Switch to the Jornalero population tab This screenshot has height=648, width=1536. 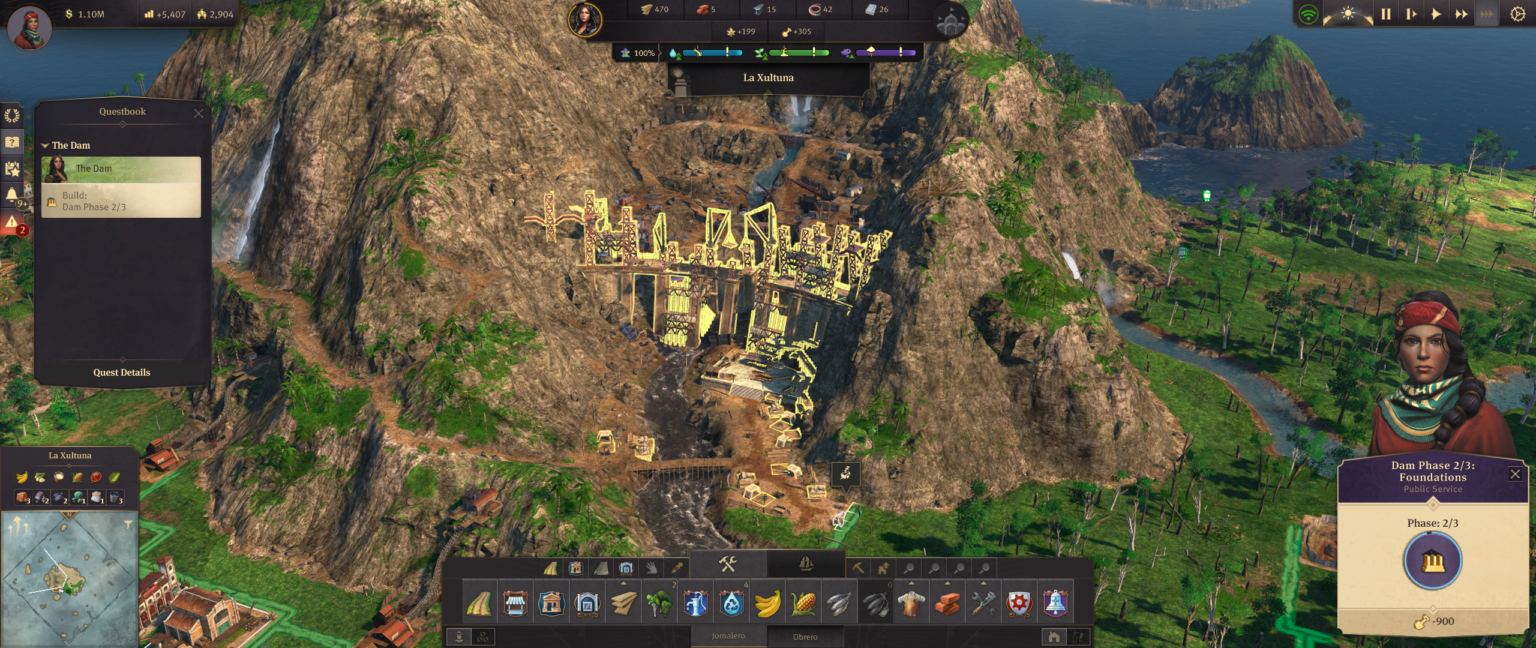[x=729, y=637]
